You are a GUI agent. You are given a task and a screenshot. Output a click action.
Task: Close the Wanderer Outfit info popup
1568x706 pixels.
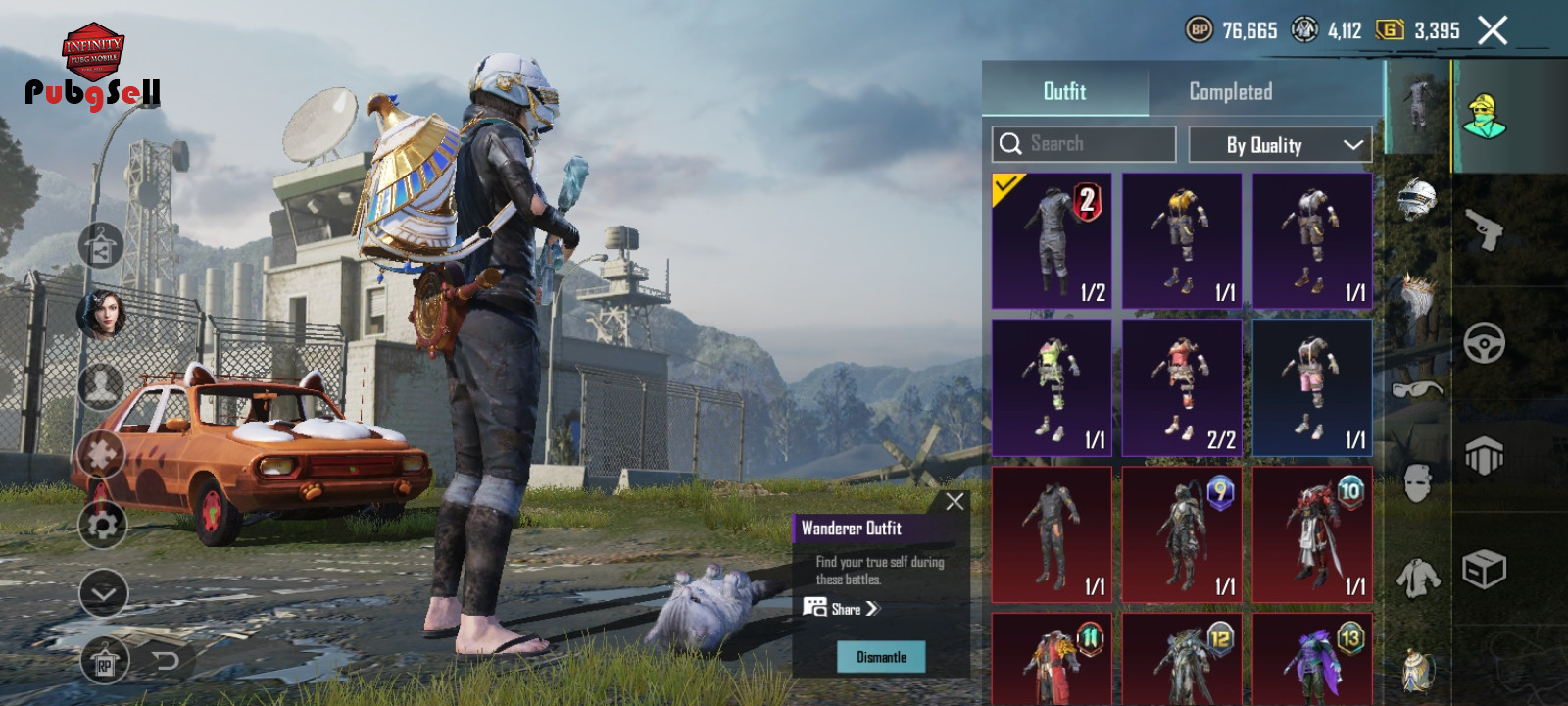point(955,502)
